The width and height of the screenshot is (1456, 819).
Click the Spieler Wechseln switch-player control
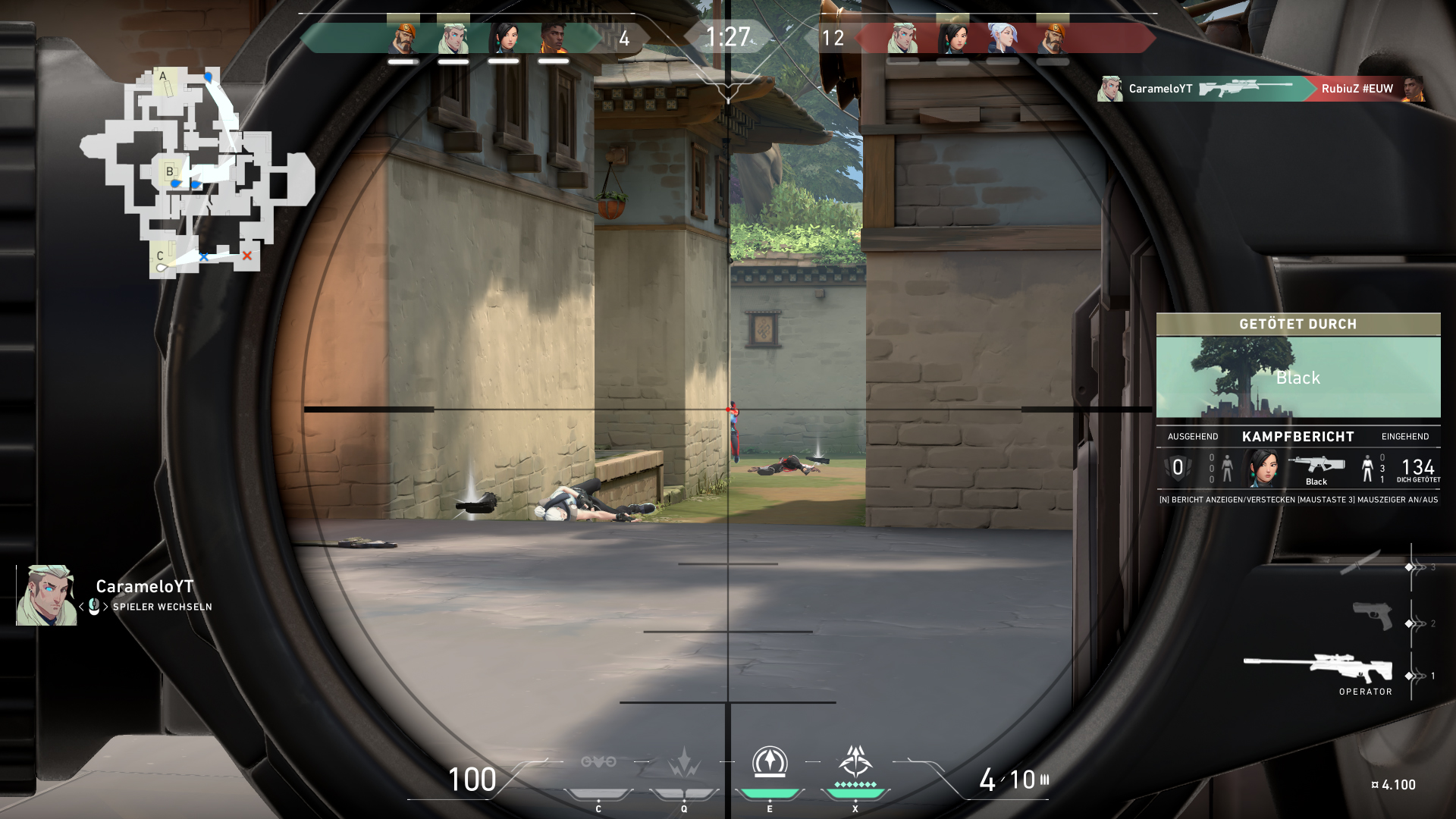pyautogui.click(x=162, y=607)
